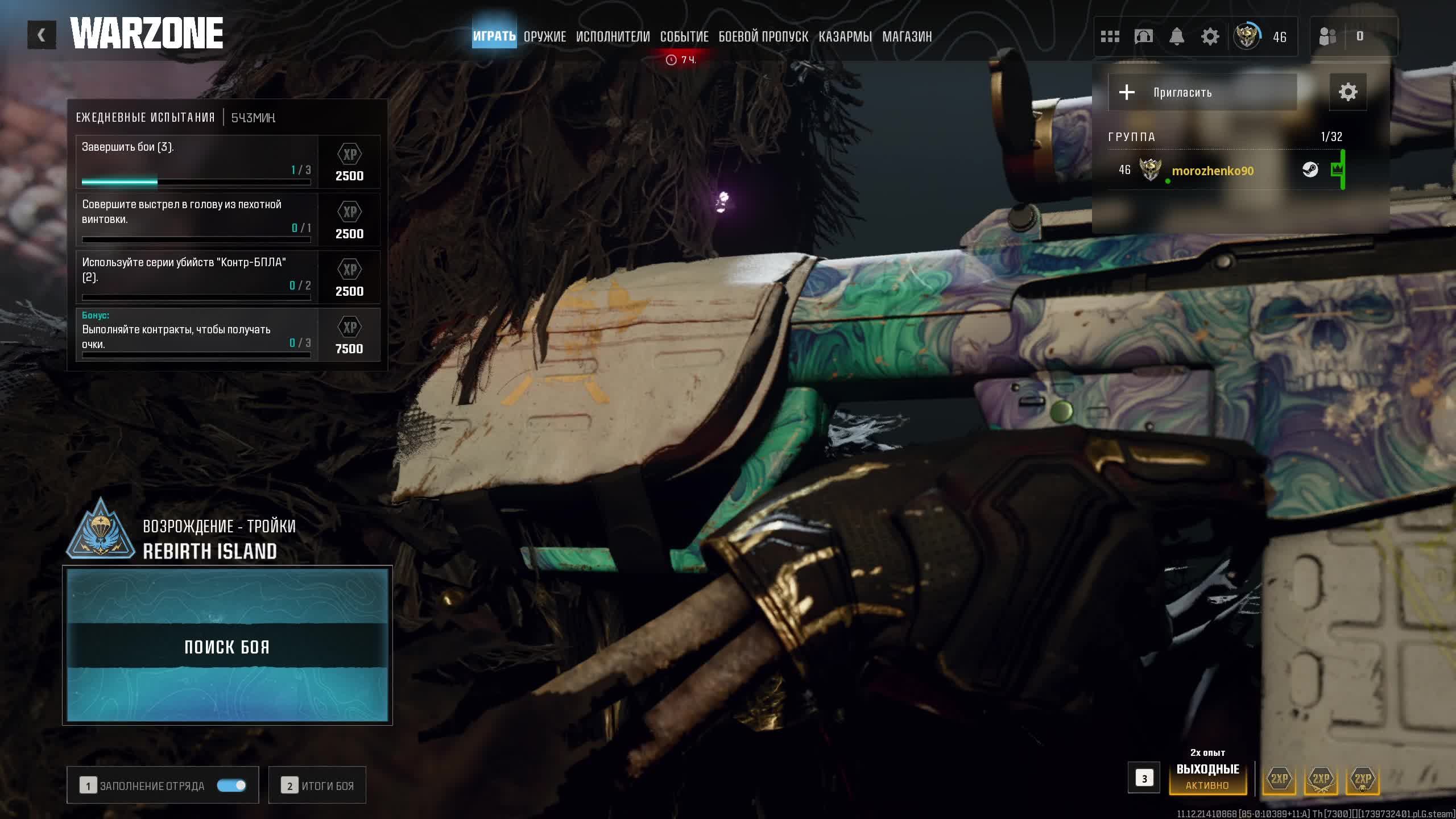Switch to the ОРУЖИЕ tab

(x=544, y=37)
